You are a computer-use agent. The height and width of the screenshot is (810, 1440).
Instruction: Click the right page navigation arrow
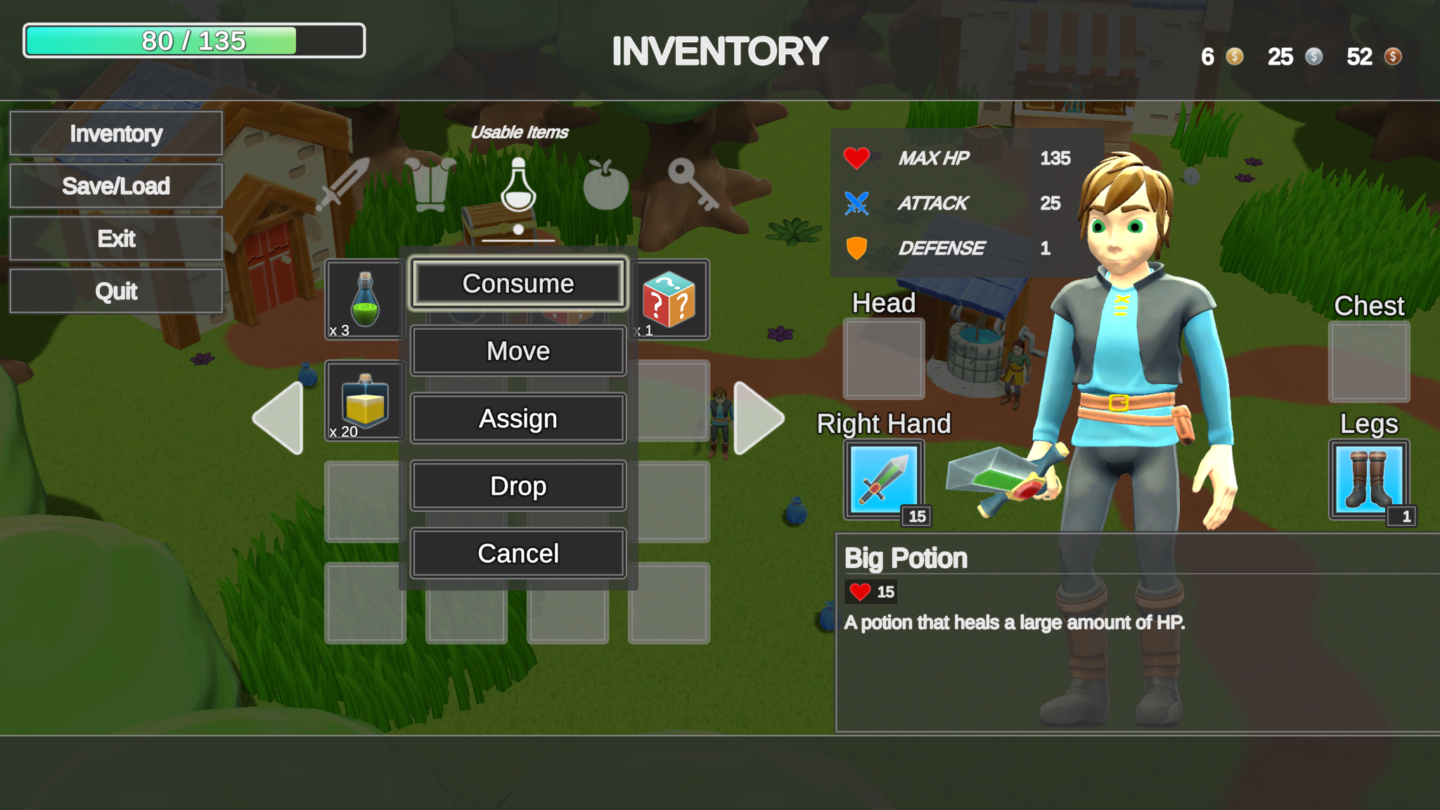tap(758, 416)
